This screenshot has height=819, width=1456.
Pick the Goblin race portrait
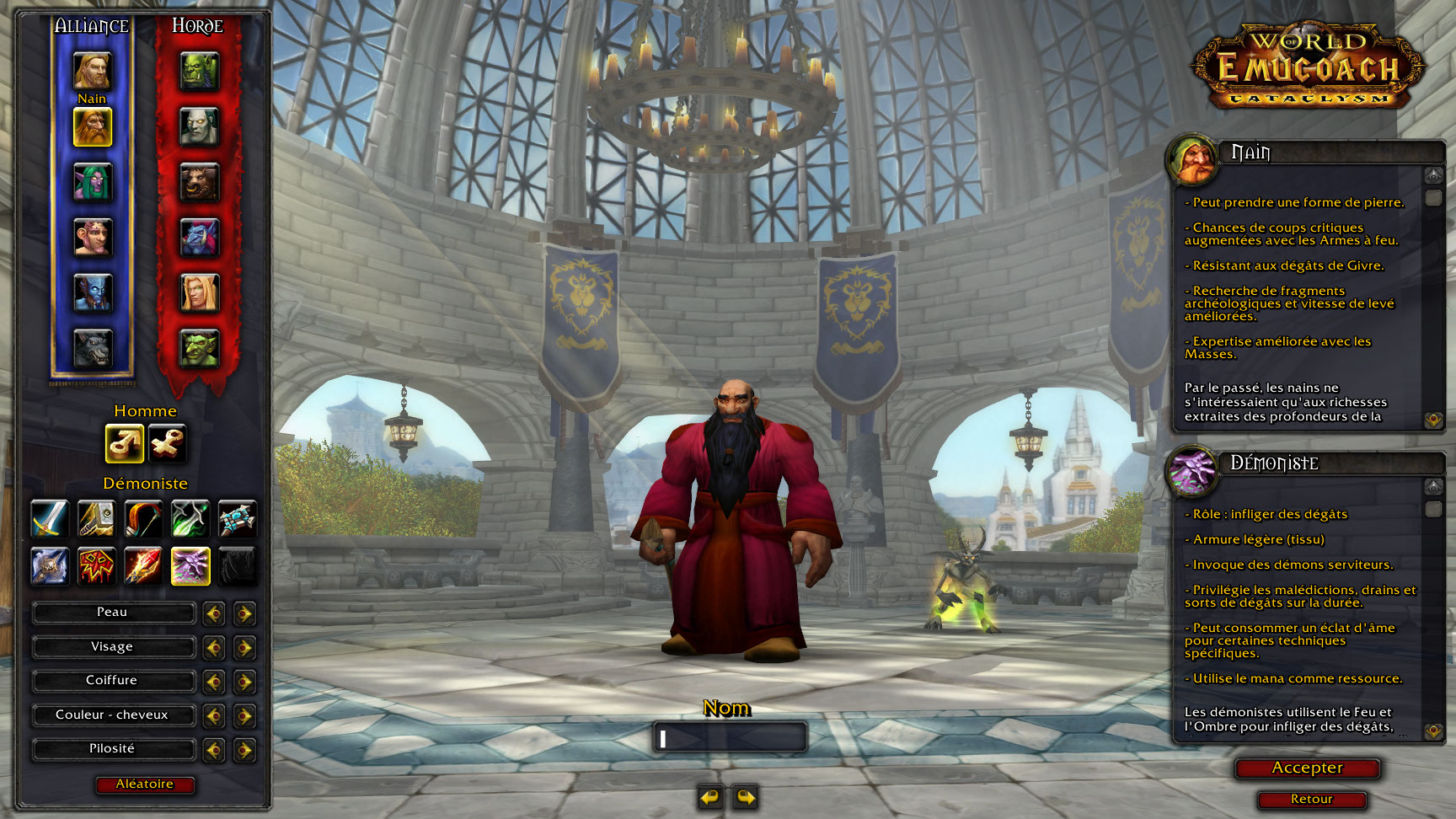point(200,348)
